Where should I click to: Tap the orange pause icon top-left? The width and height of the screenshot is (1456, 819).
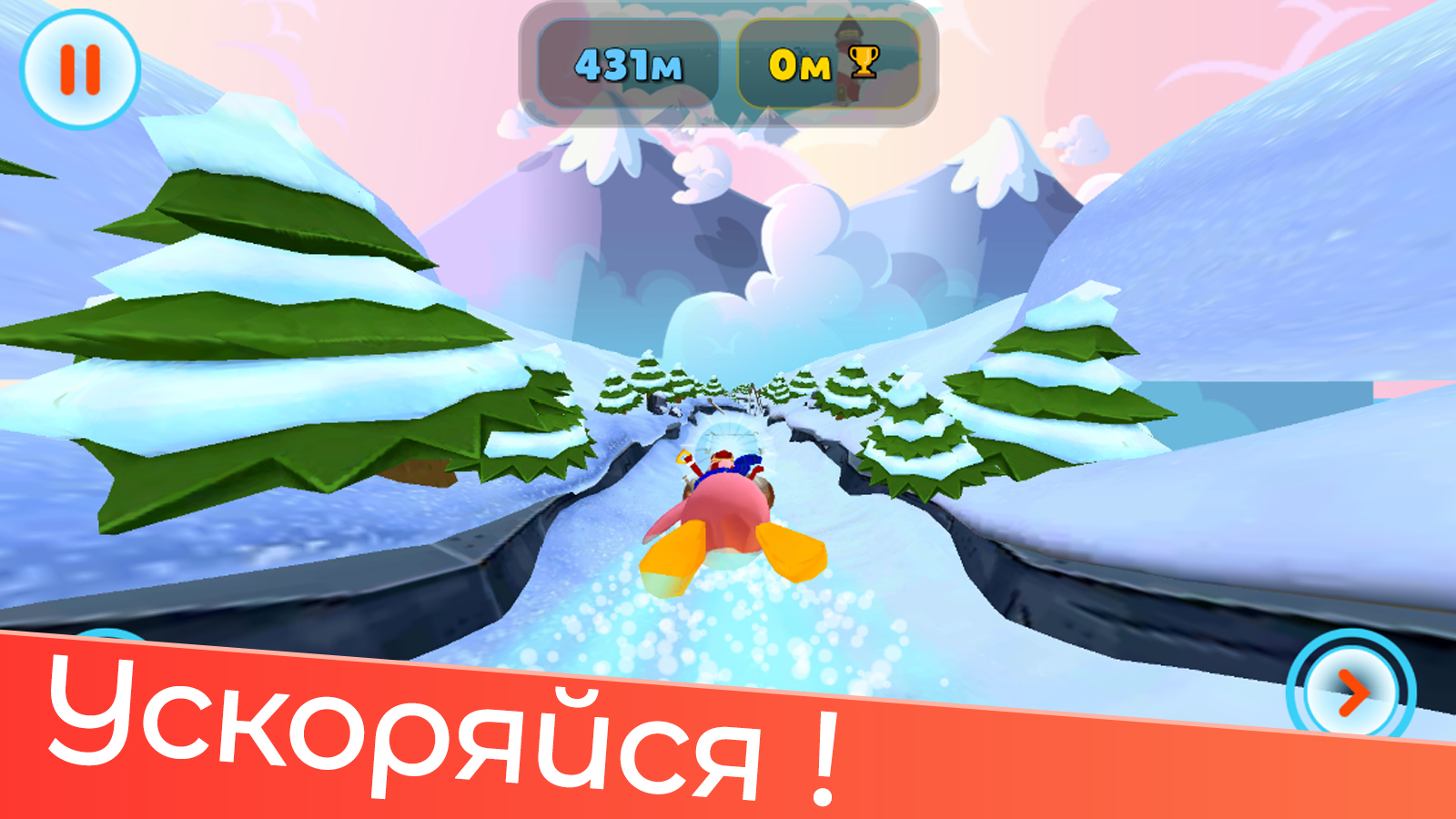click(x=80, y=68)
